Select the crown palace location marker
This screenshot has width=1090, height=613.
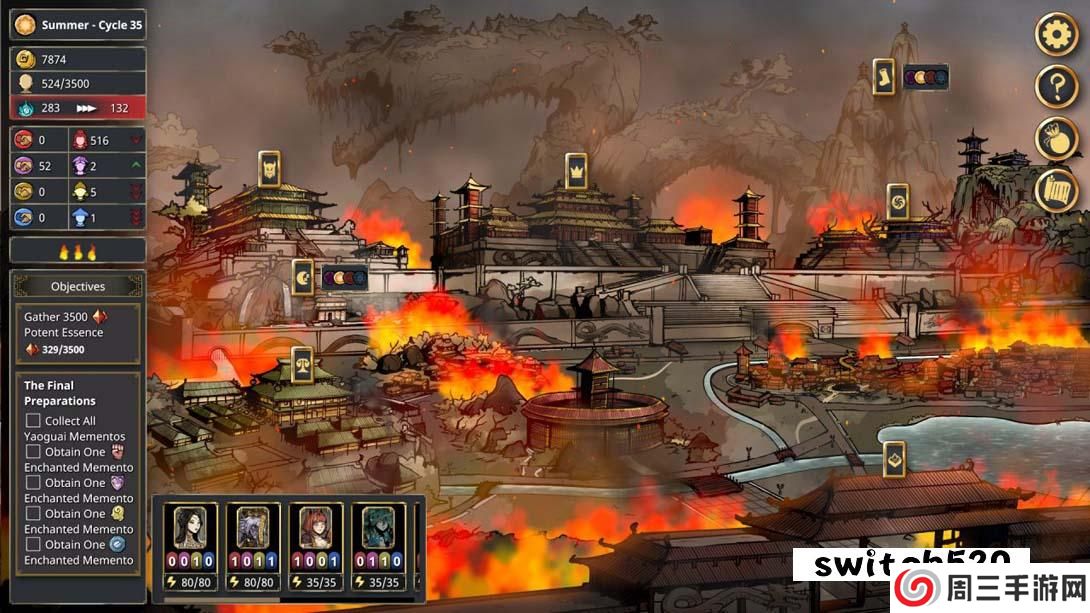click(575, 172)
